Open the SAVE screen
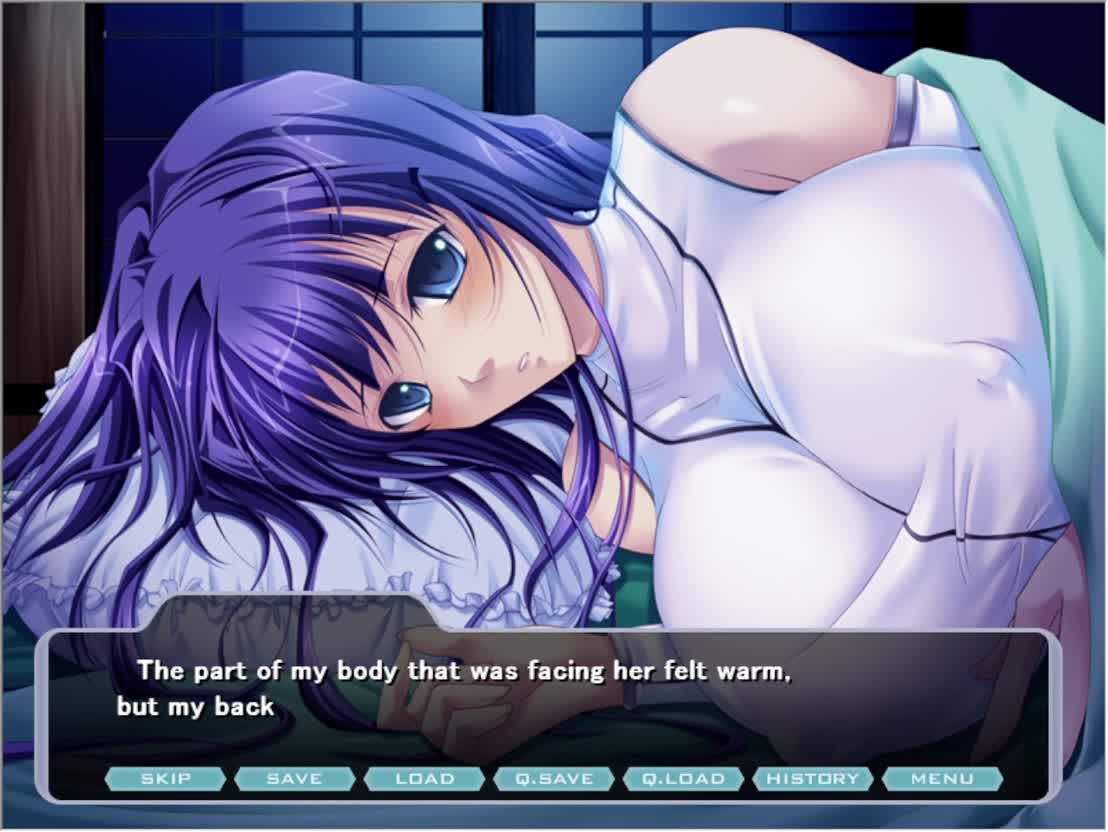1108x832 pixels. [295, 779]
